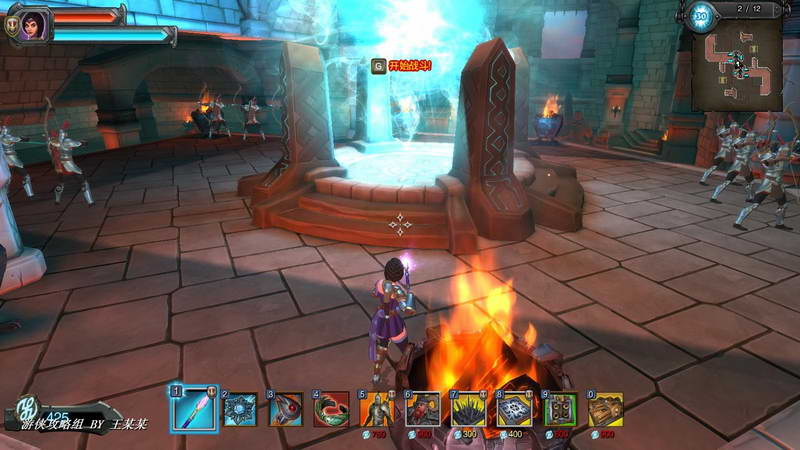Choose the red-bearded dwarf guardian in slot 6
Viewport: 800px width, 450px height.
[x=423, y=410]
